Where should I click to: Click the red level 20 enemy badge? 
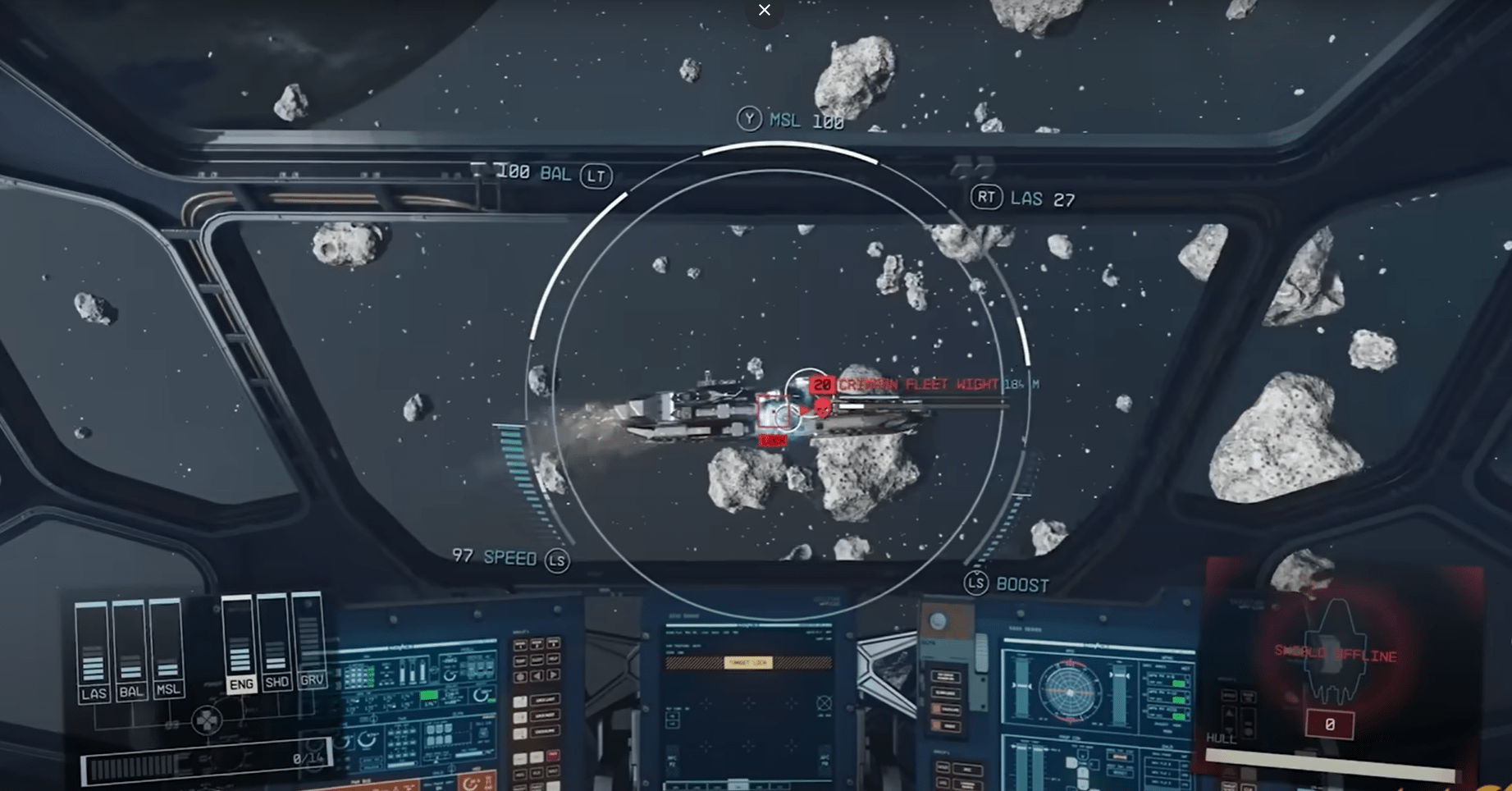[823, 382]
